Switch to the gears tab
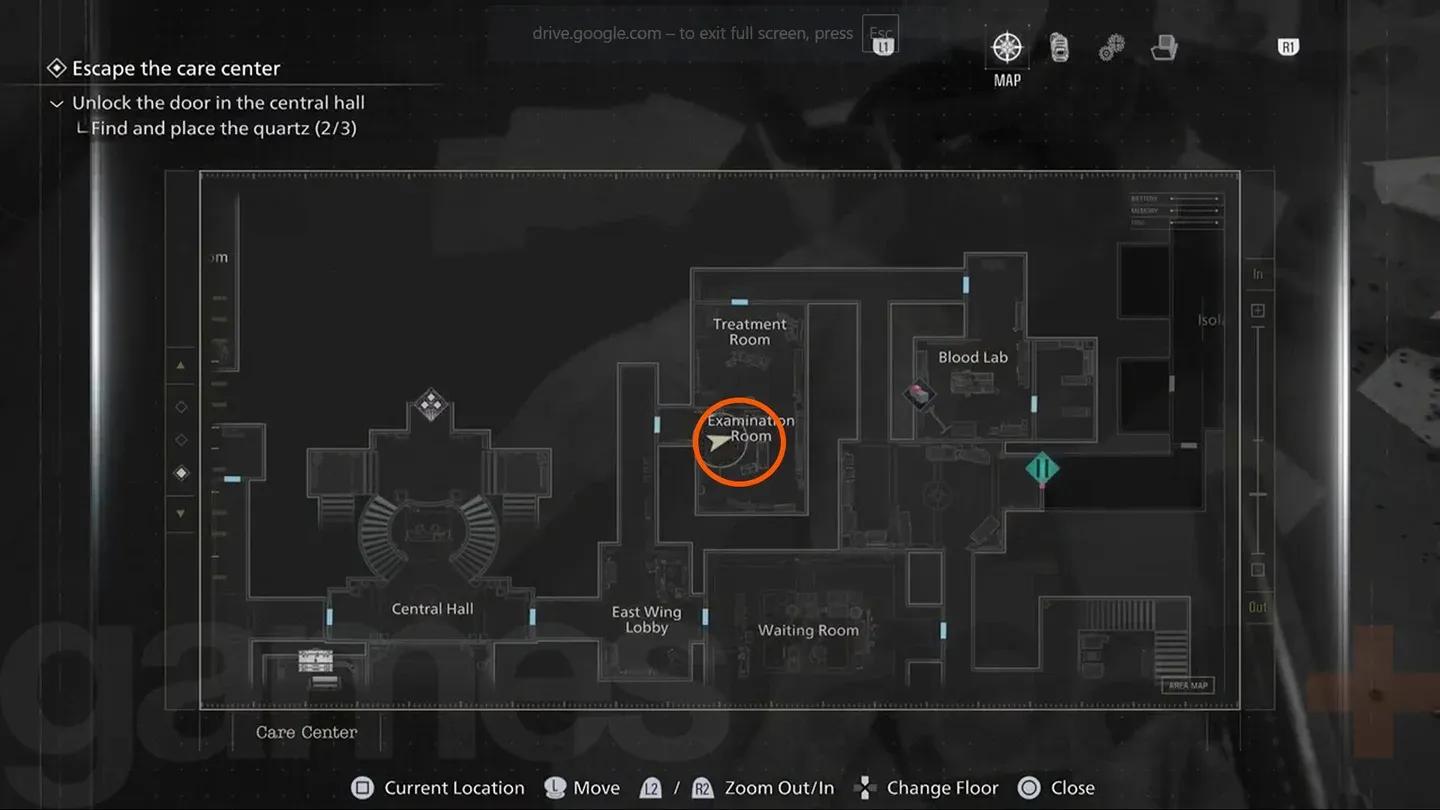1440x810 pixels. click(x=1111, y=48)
